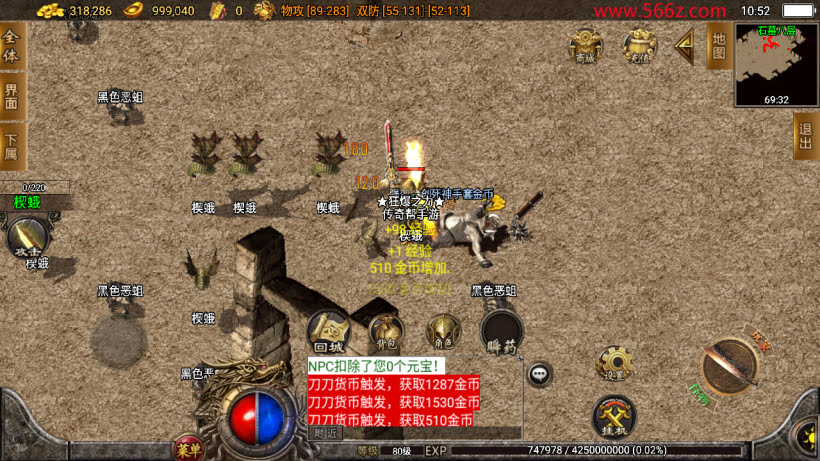Collapse the top icons with the golden arrow

685,45
